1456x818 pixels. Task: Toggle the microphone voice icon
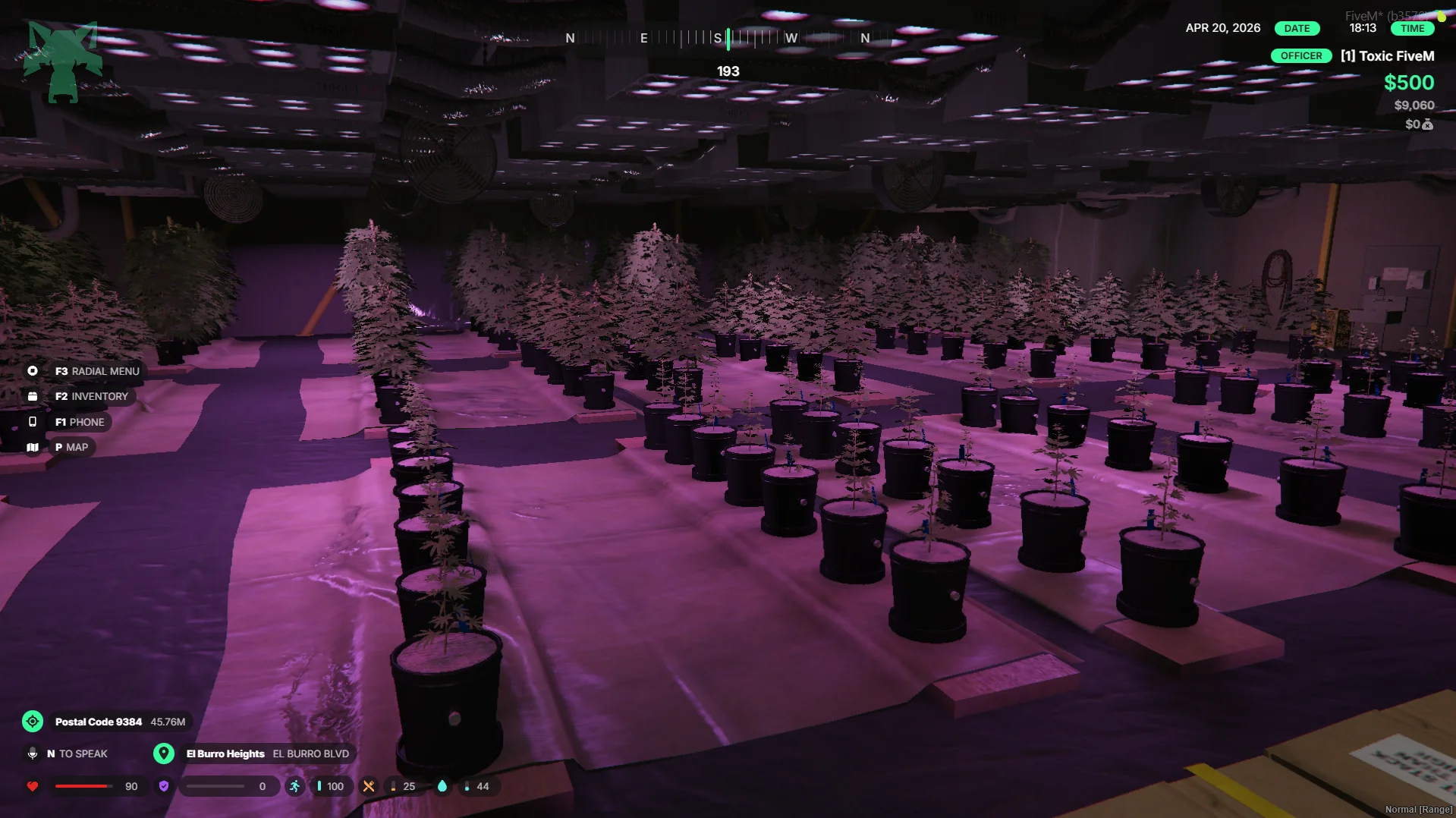click(x=33, y=754)
